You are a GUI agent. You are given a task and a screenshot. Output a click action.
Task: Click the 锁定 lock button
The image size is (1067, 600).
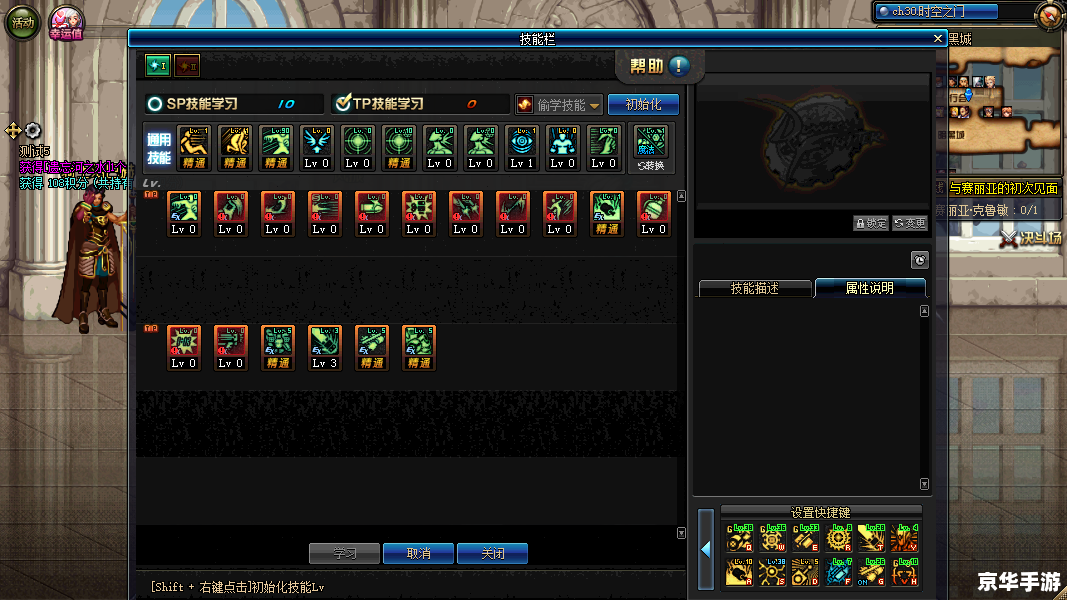pyautogui.click(x=871, y=223)
